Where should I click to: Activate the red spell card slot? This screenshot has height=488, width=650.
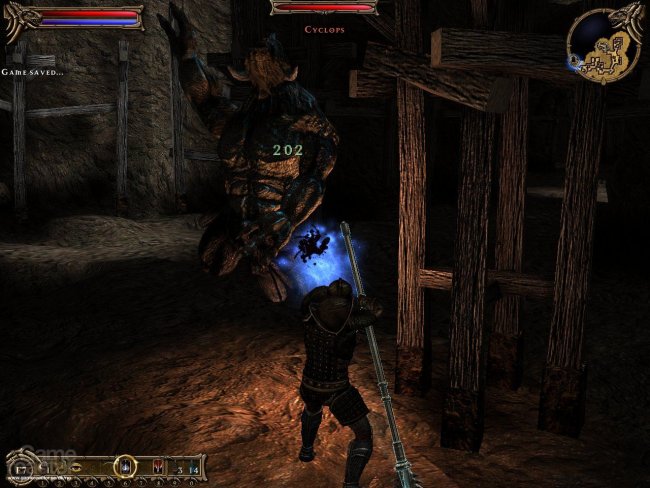pos(158,467)
